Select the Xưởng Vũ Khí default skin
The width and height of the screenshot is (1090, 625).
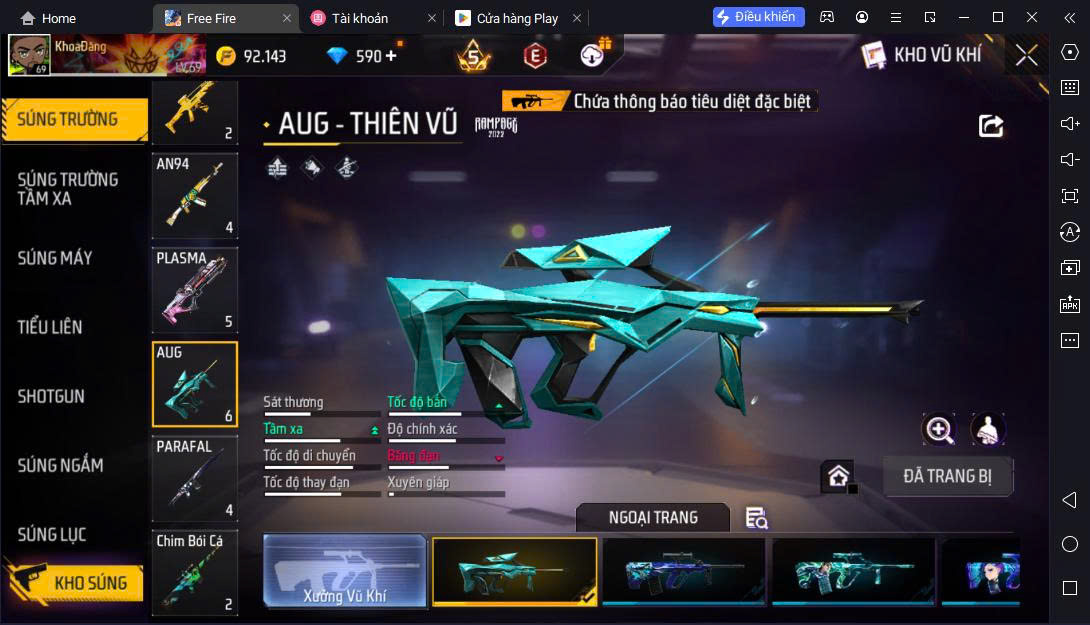pos(345,571)
